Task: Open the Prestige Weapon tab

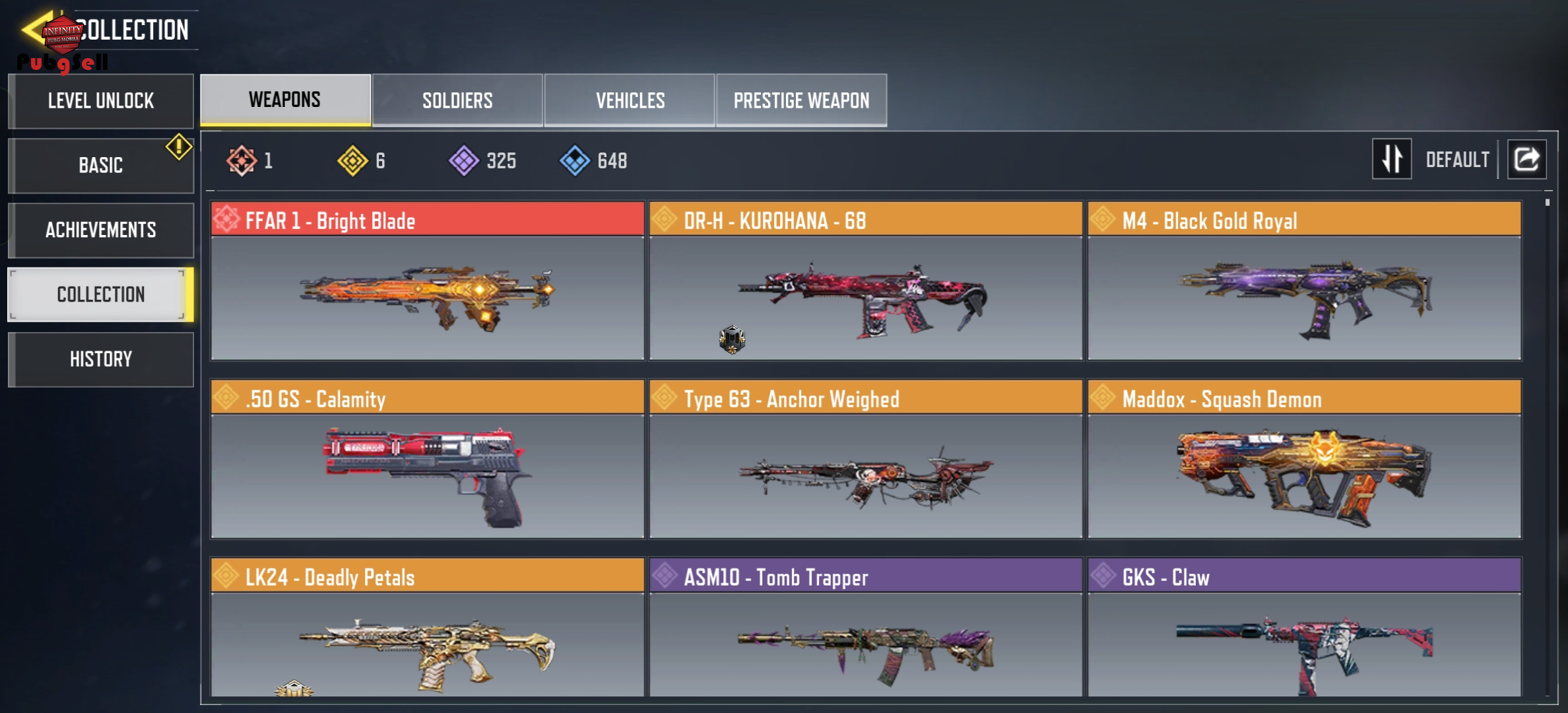Action: click(801, 100)
